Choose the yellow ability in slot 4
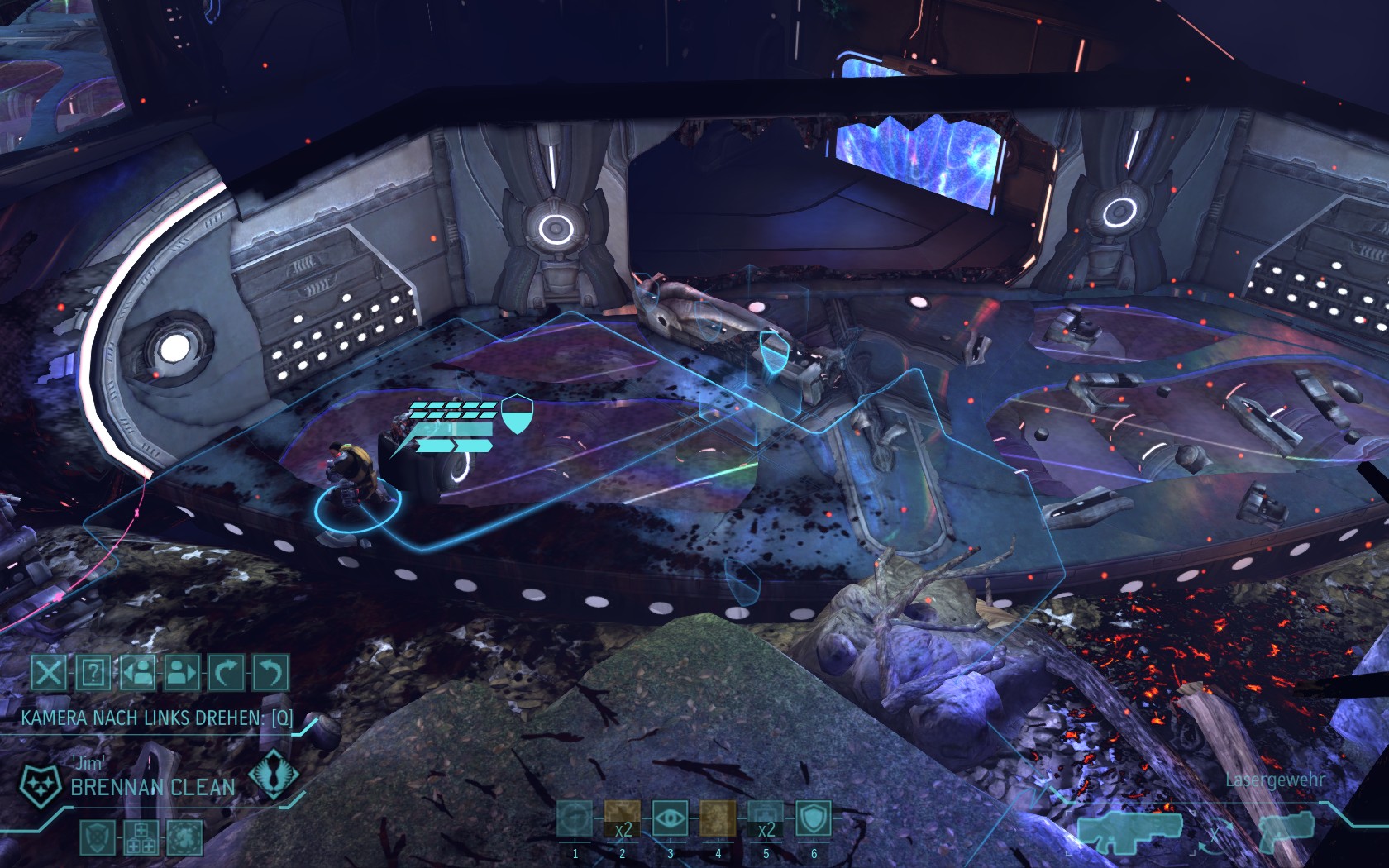The image size is (1389, 868). [718, 821]
